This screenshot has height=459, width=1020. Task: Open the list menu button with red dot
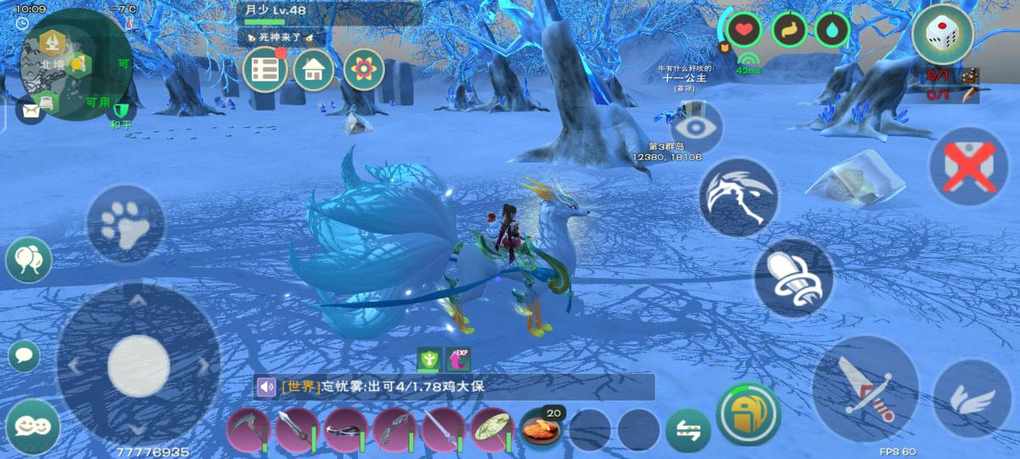(x=265, y=69)
